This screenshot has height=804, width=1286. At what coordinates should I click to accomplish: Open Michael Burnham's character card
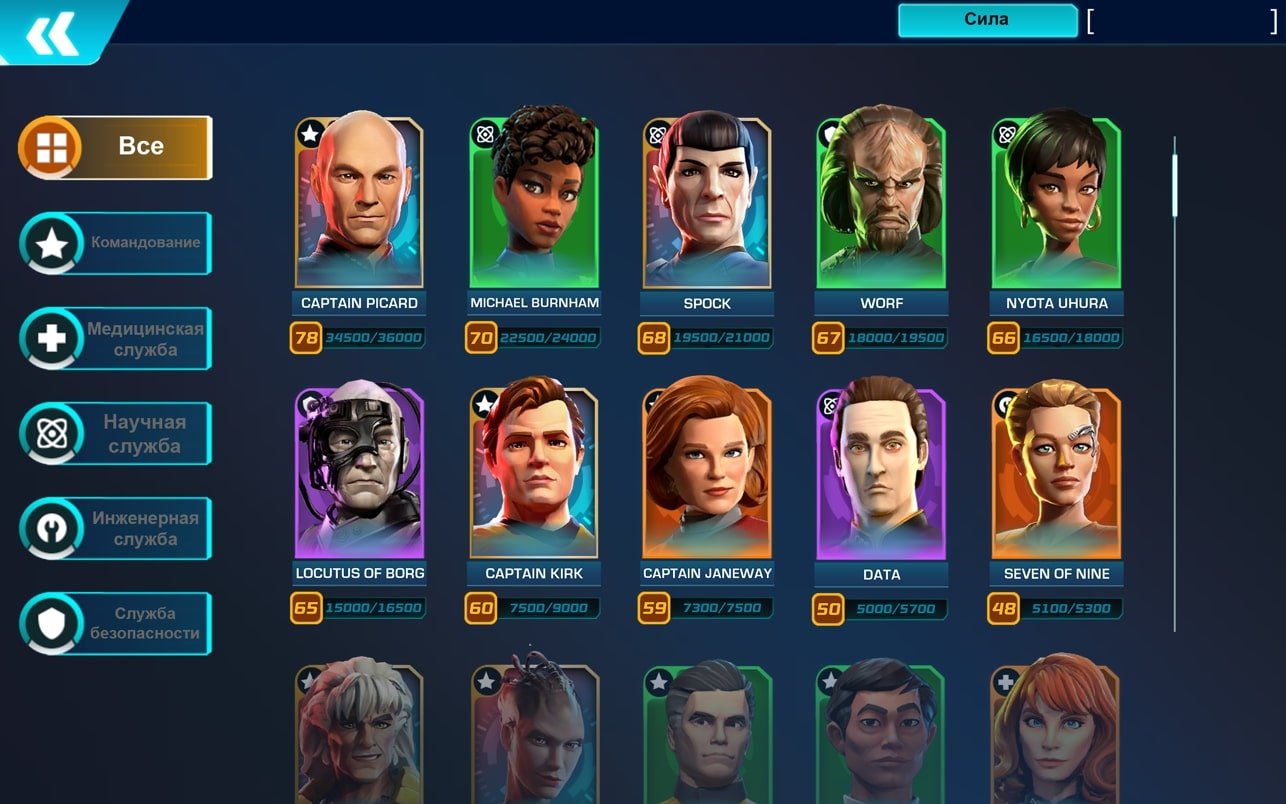pos(534,203)
